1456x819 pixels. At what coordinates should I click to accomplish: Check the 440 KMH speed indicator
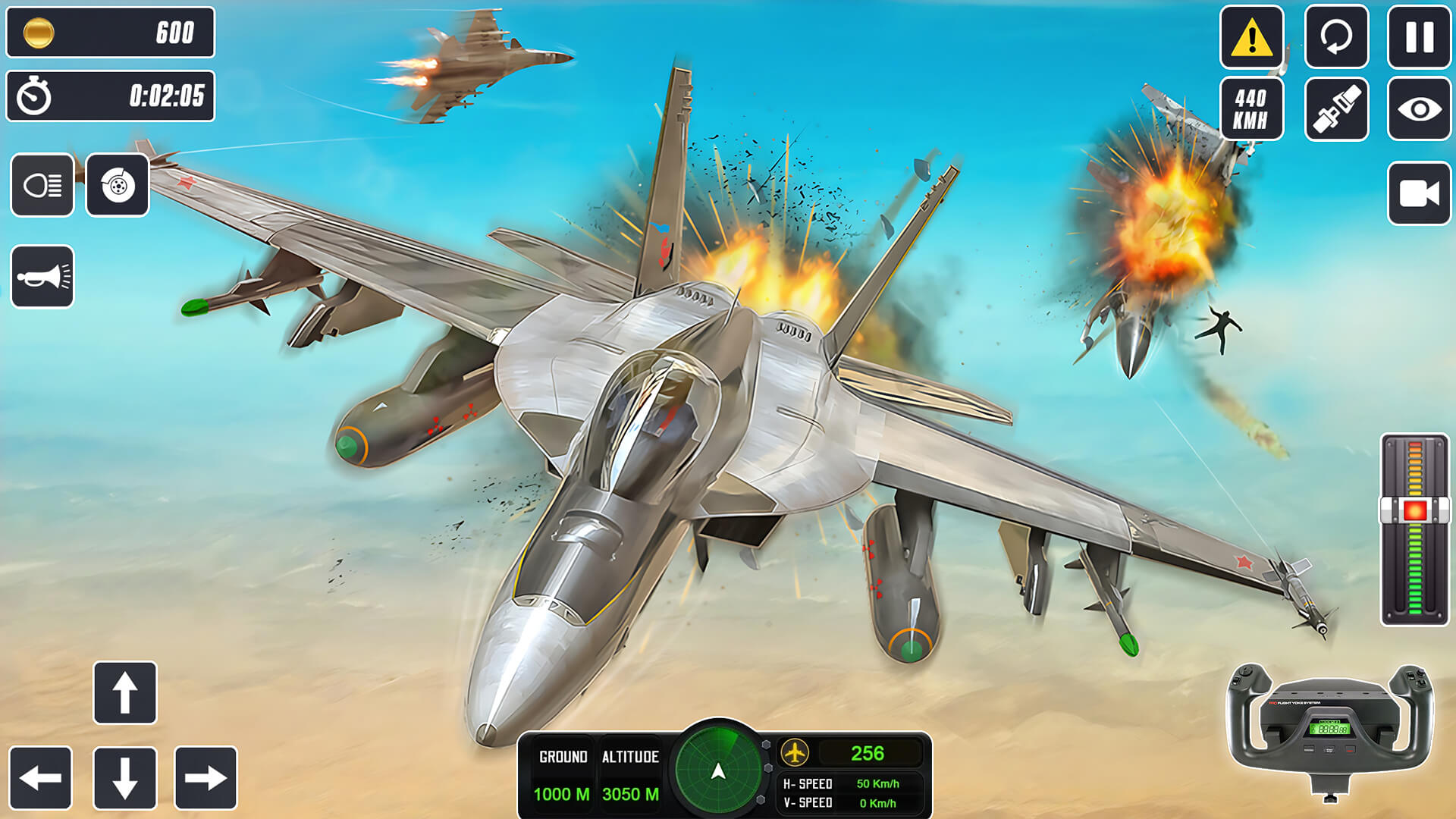1252,106
